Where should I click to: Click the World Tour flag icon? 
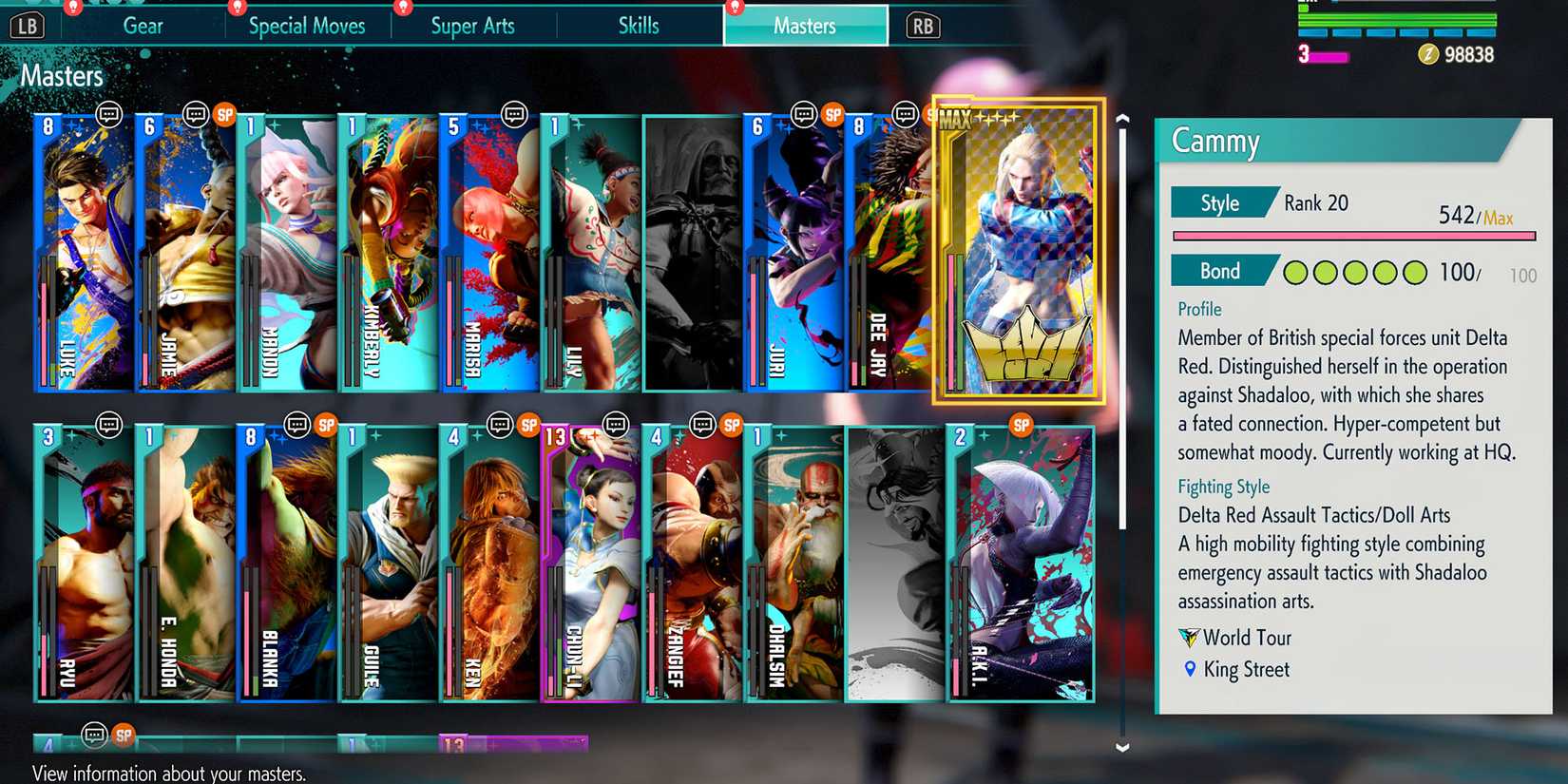(1188, 638)
